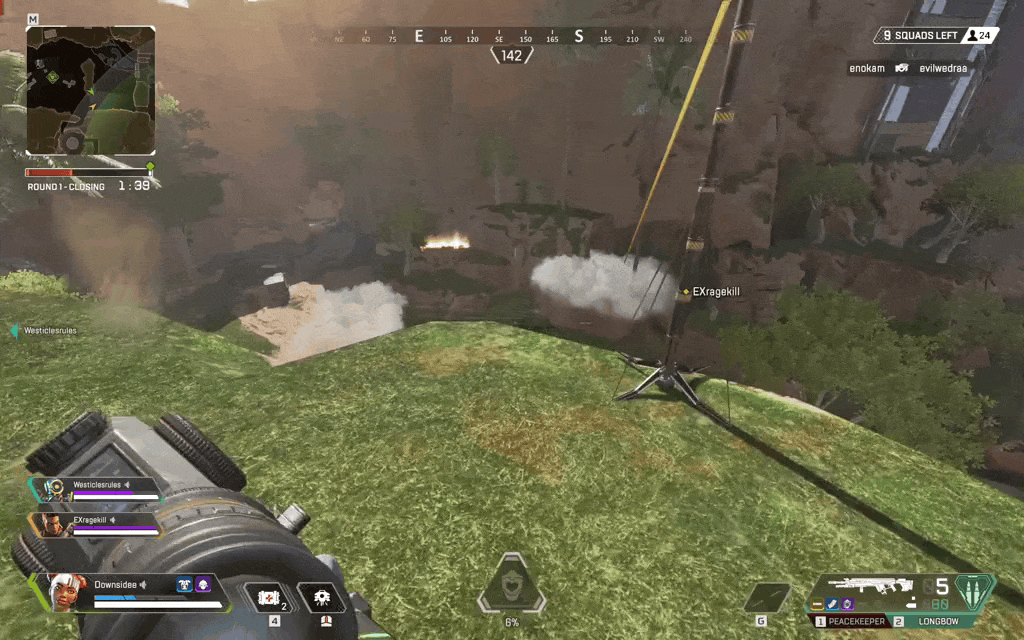The height and width of the screenshot is (640, 1024).
Task: Click the Squads Left counter
Action: pos(920,36)
